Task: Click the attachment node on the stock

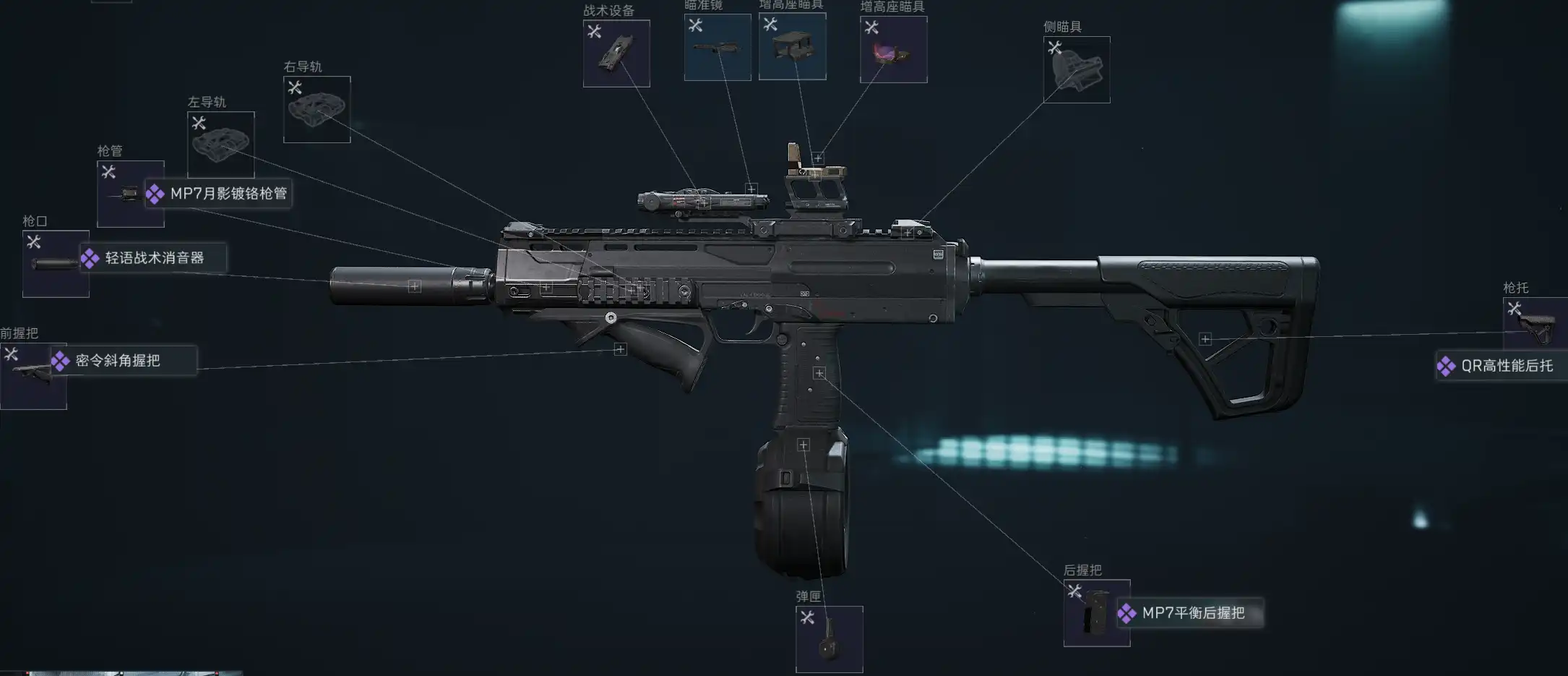Action: point(1205,339)
